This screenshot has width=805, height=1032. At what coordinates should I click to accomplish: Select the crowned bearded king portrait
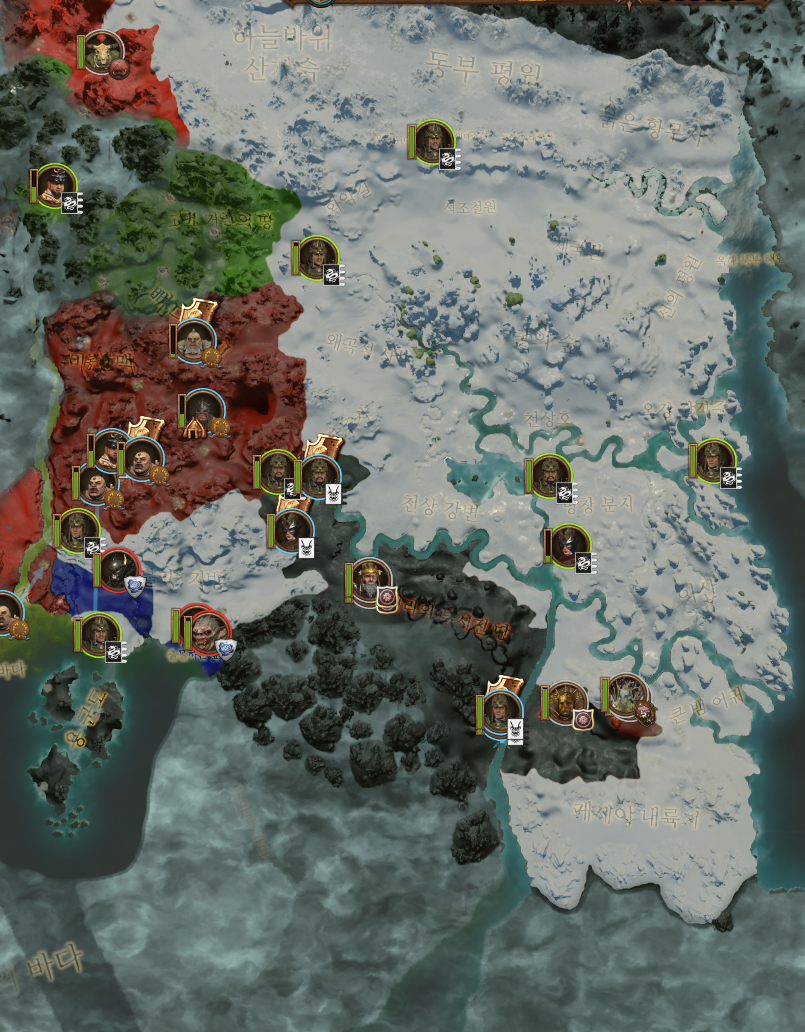click(370, 581)
